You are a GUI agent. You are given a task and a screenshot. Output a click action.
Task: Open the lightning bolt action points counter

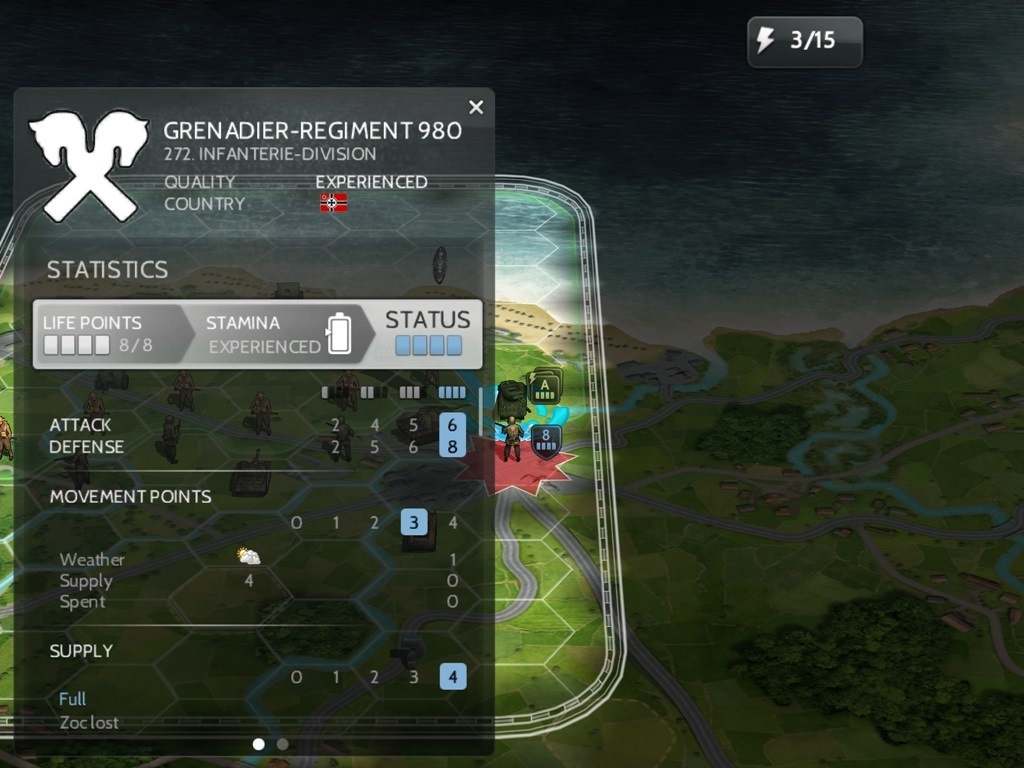click(x=804, y=41)
